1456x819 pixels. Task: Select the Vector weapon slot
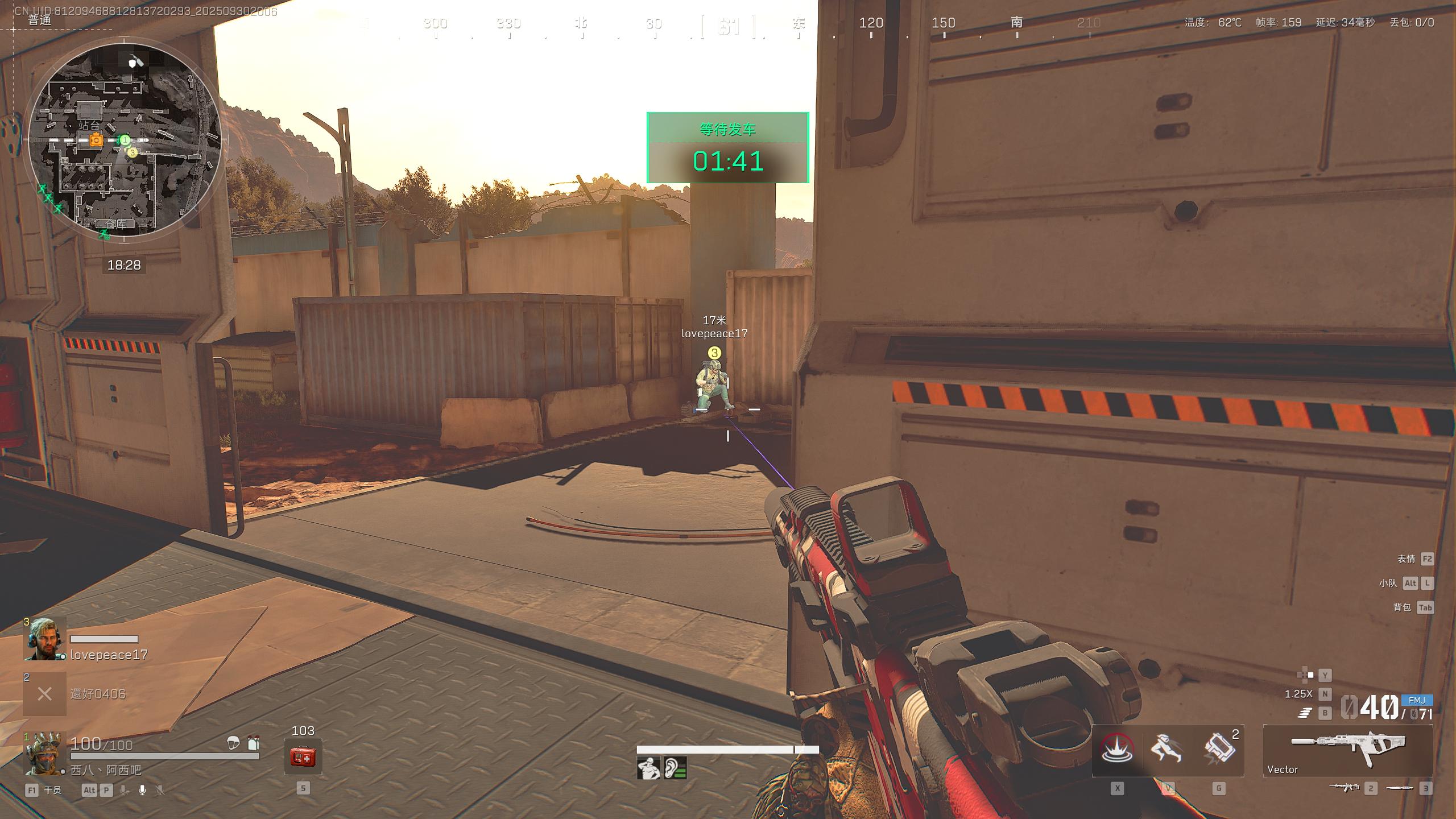click(x=1347, y=750)
